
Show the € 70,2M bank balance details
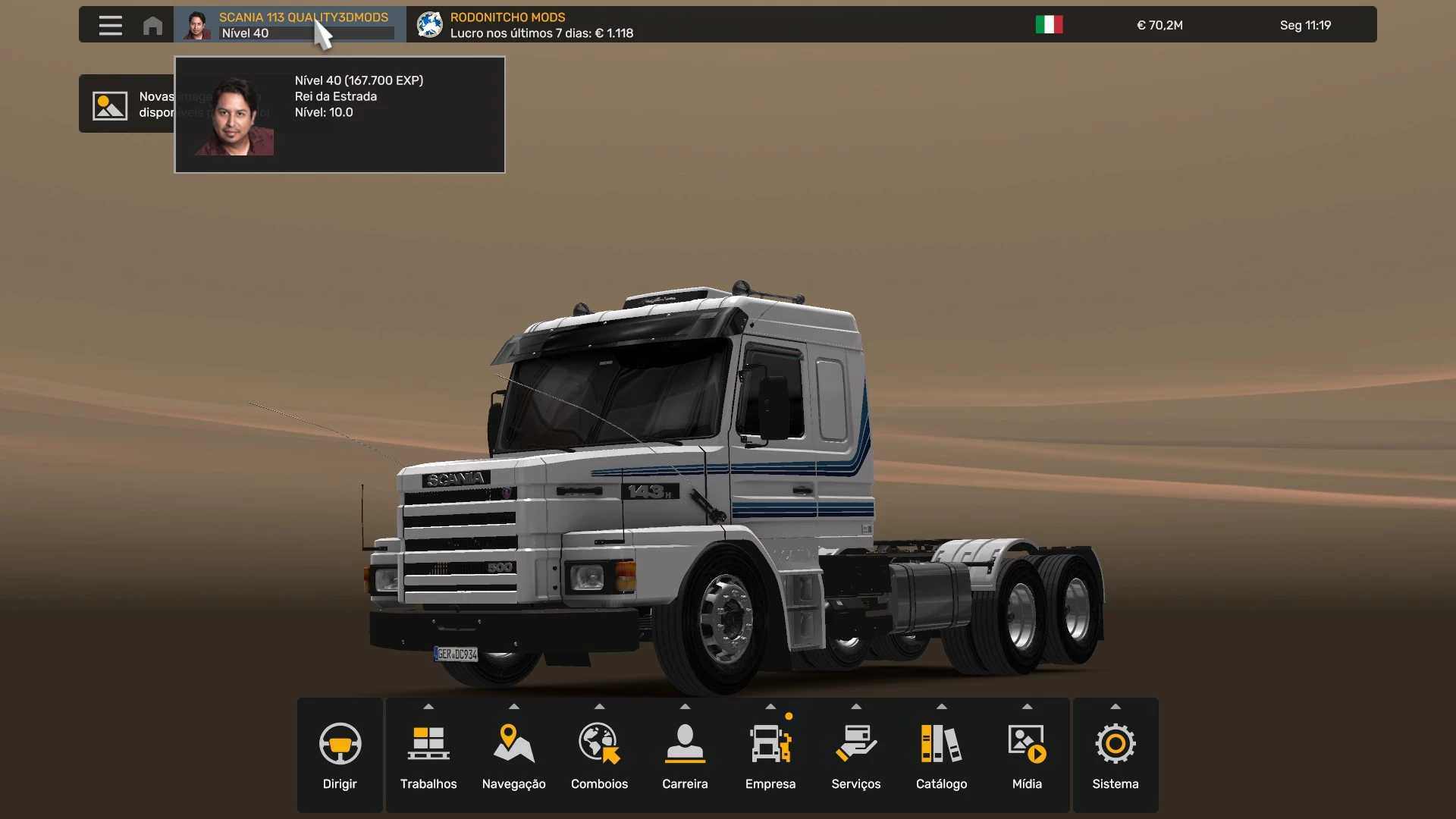pyautogui.click(x=1159, y=25)
